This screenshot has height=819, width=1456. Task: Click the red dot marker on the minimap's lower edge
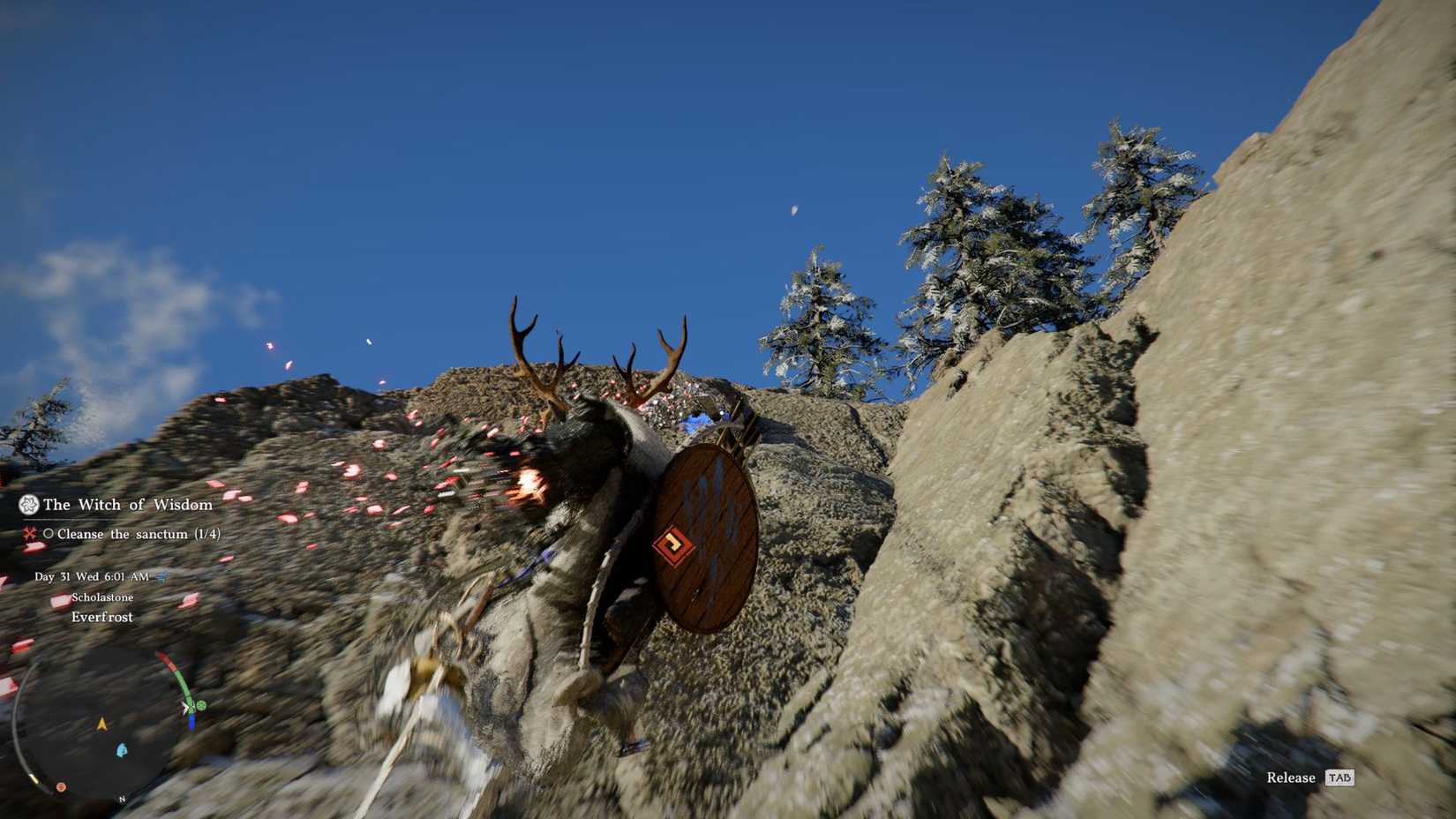pos(60,786)
